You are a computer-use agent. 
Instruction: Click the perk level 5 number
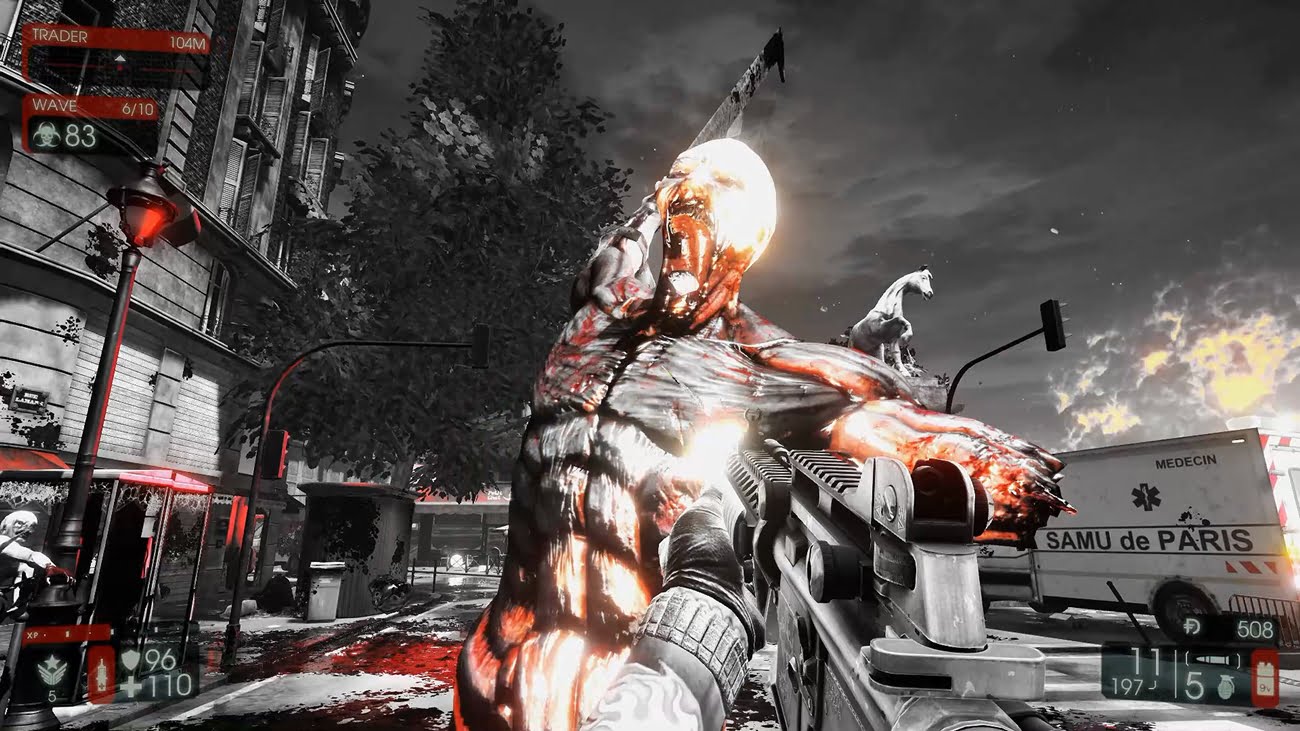click(x=53, y=695)
